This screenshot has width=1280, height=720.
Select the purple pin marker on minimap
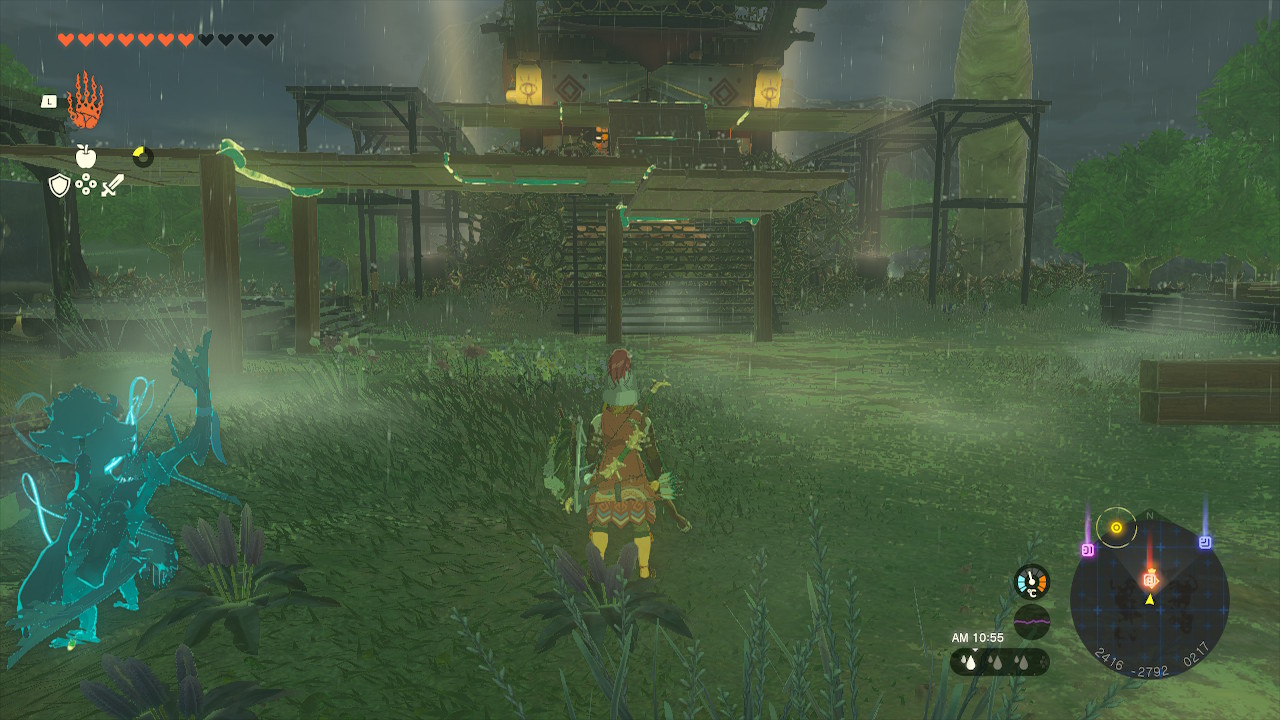pyautogui.click(x=1088, y=549)
